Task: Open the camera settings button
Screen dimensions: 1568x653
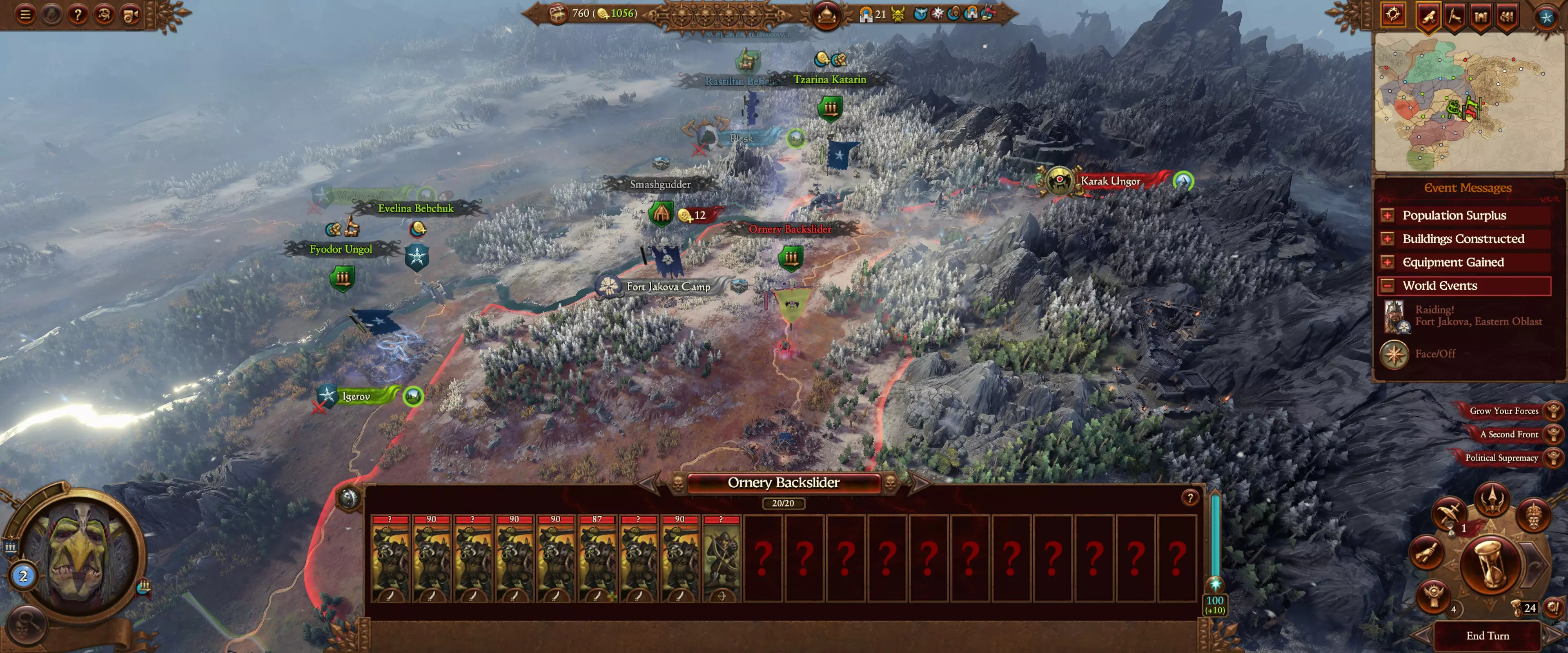Action: point(130,14)
